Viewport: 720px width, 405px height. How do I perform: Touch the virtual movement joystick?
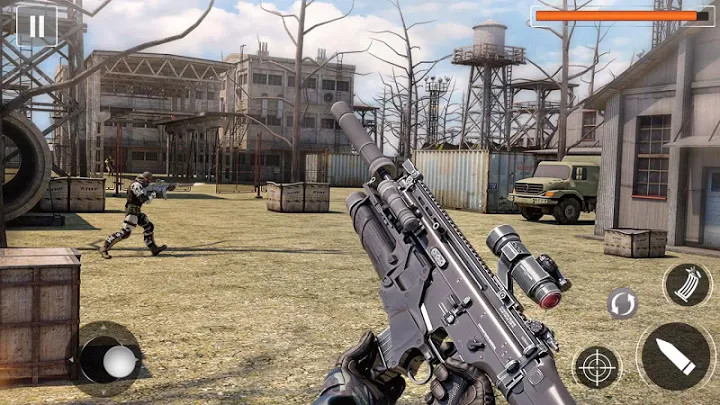point(115,360)
